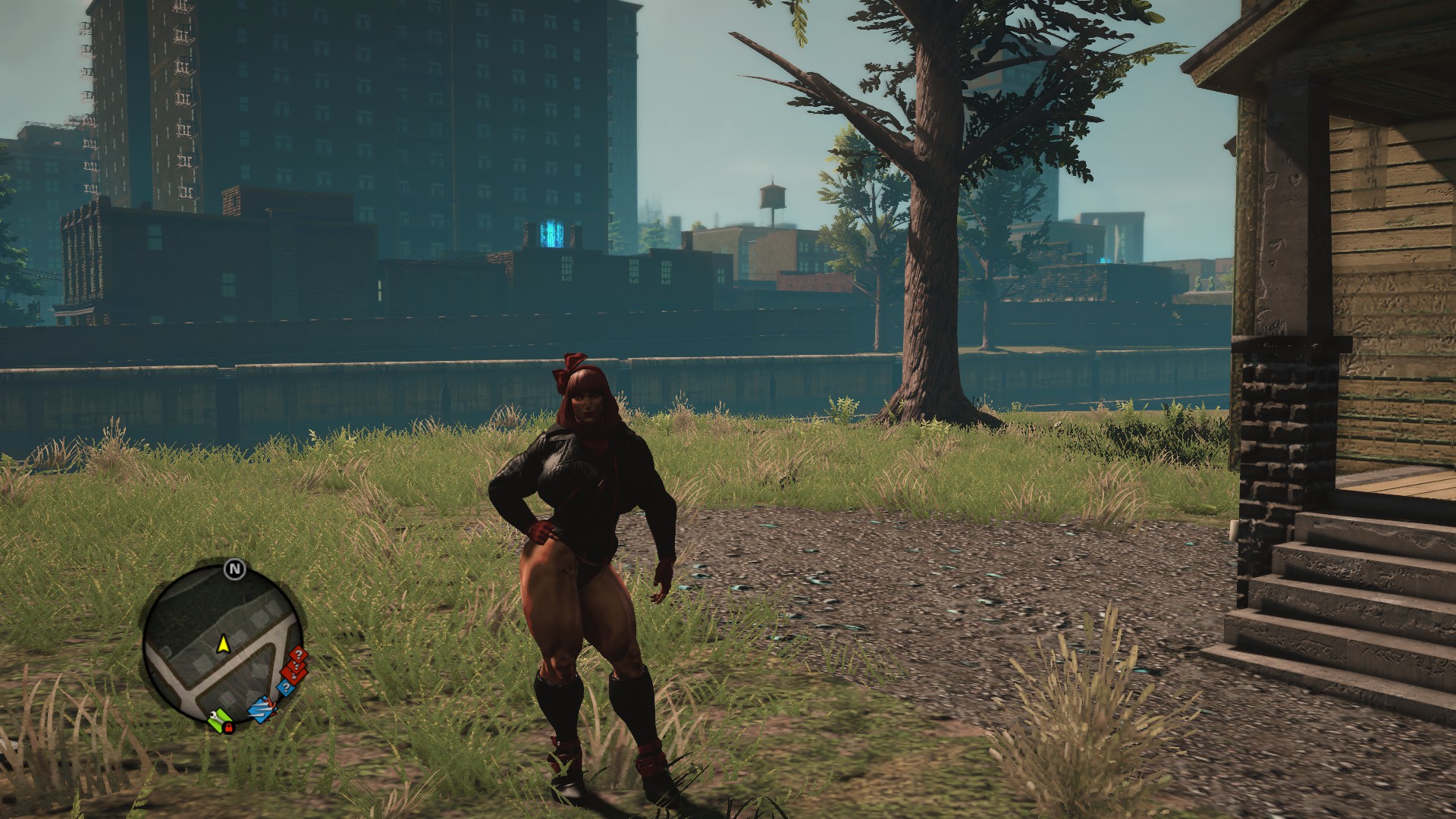1456x819 pixels.
Task: Select the yellow player arrow on minimap
Action: pos(224,645)
